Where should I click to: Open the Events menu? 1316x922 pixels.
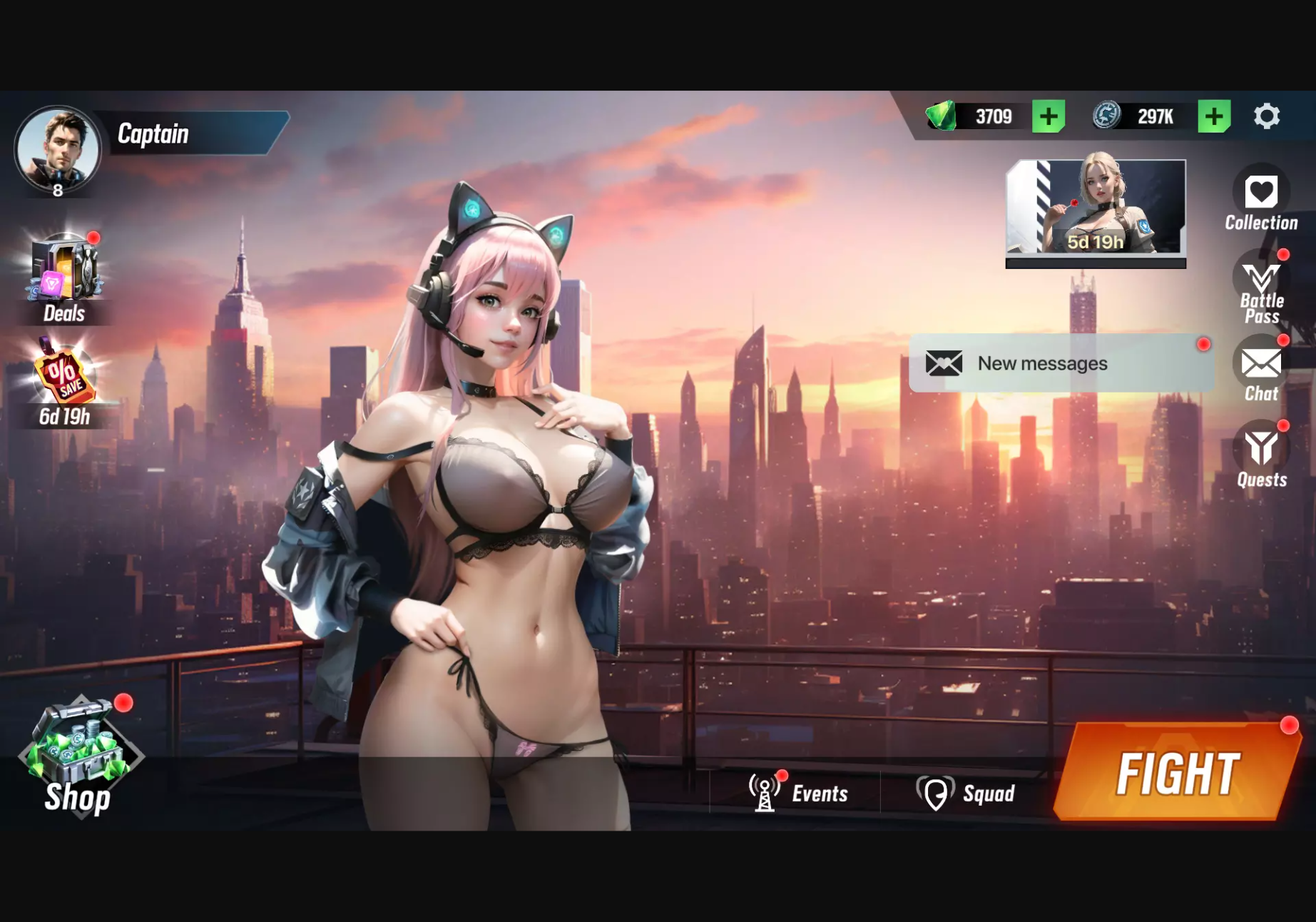[x=799, y=793]
